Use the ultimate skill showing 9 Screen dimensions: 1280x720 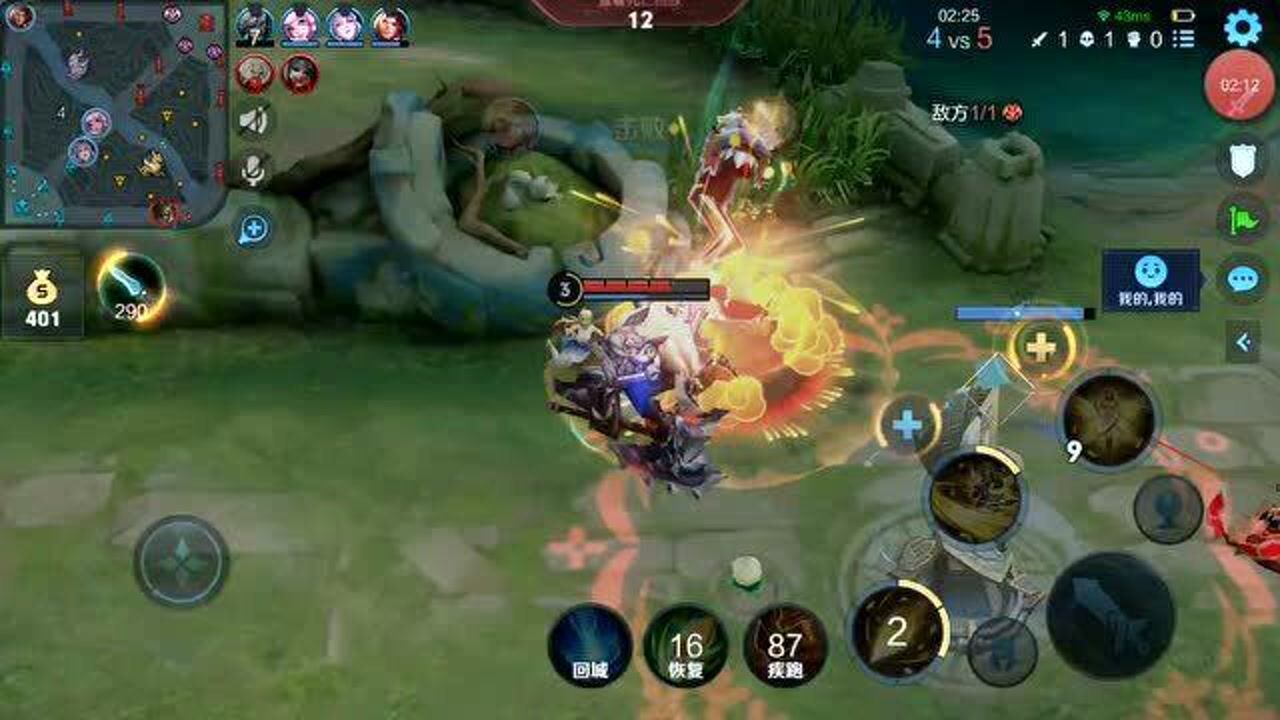click(x=1108, y=420)
